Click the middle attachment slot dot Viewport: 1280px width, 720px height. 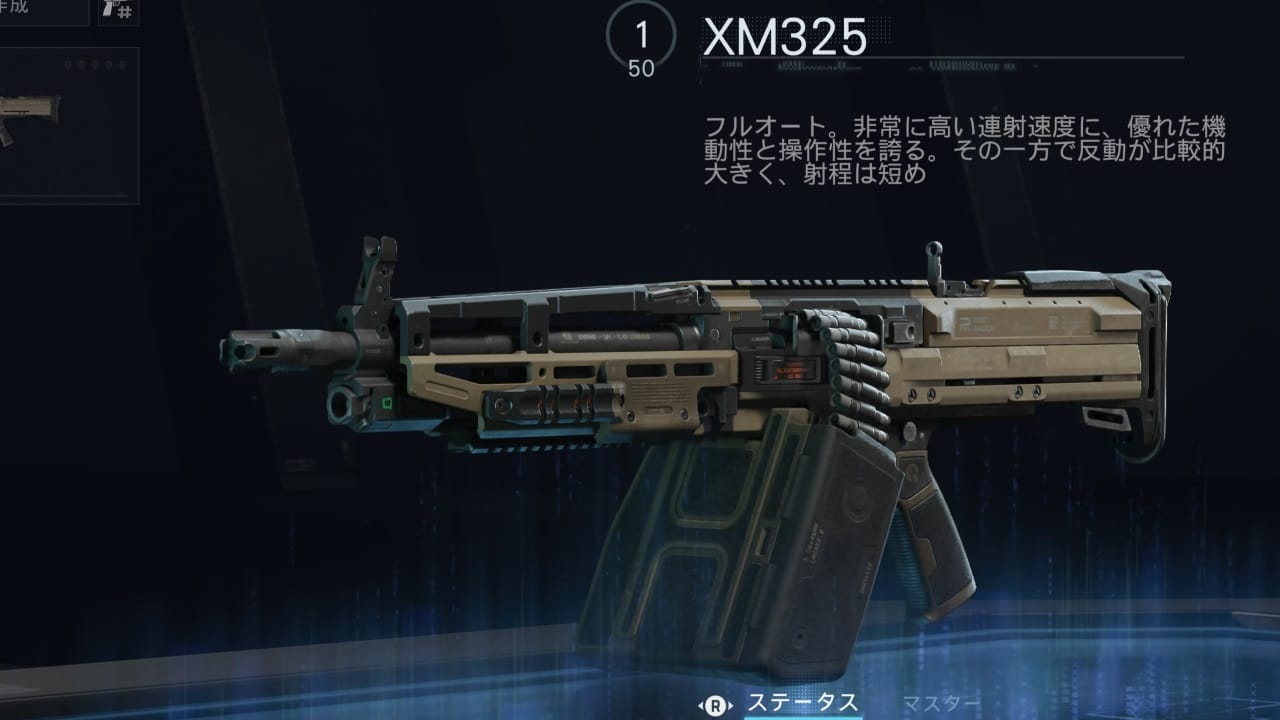(95, 65)
